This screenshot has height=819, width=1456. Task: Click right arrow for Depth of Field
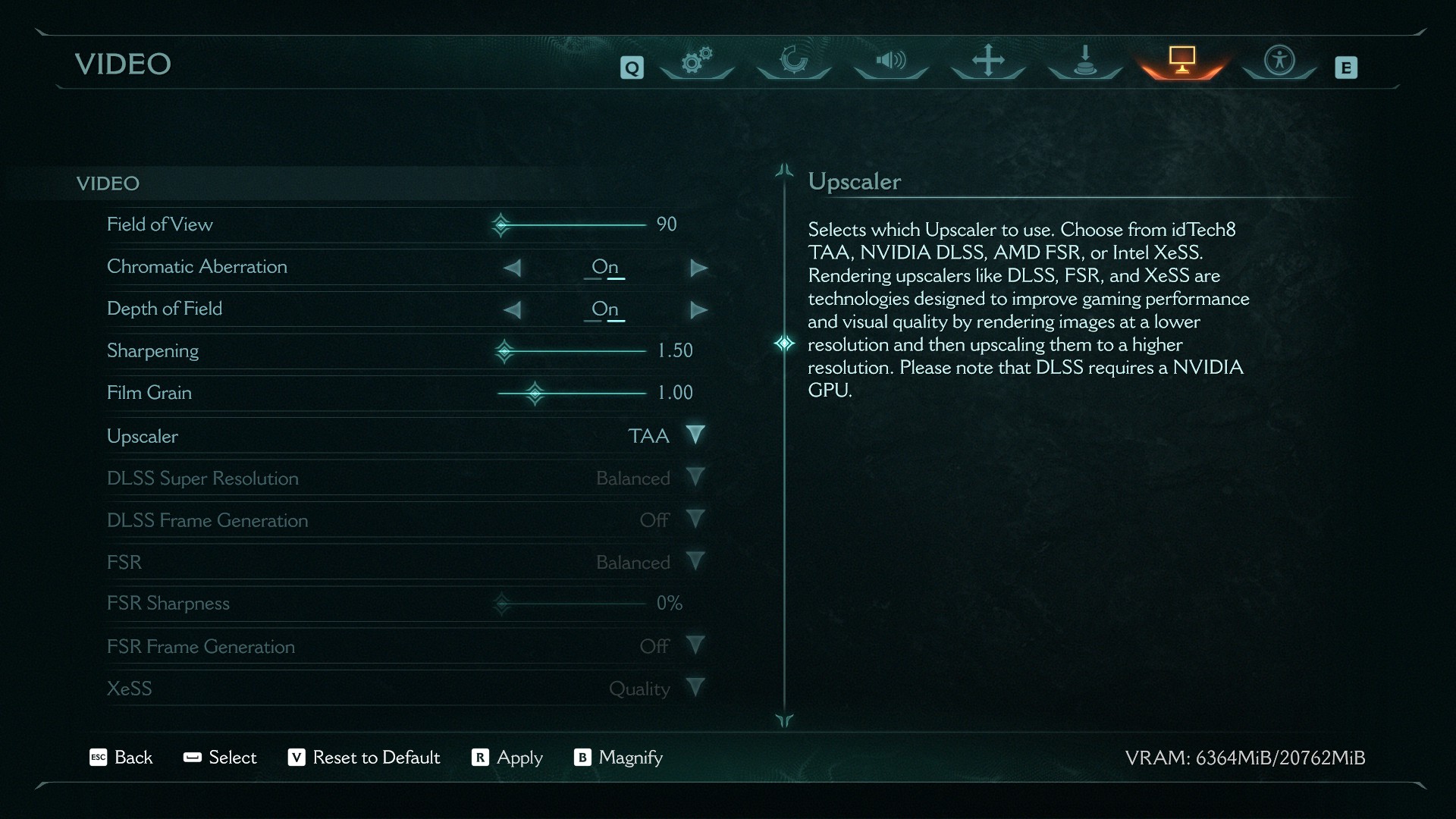click(698, 310)
